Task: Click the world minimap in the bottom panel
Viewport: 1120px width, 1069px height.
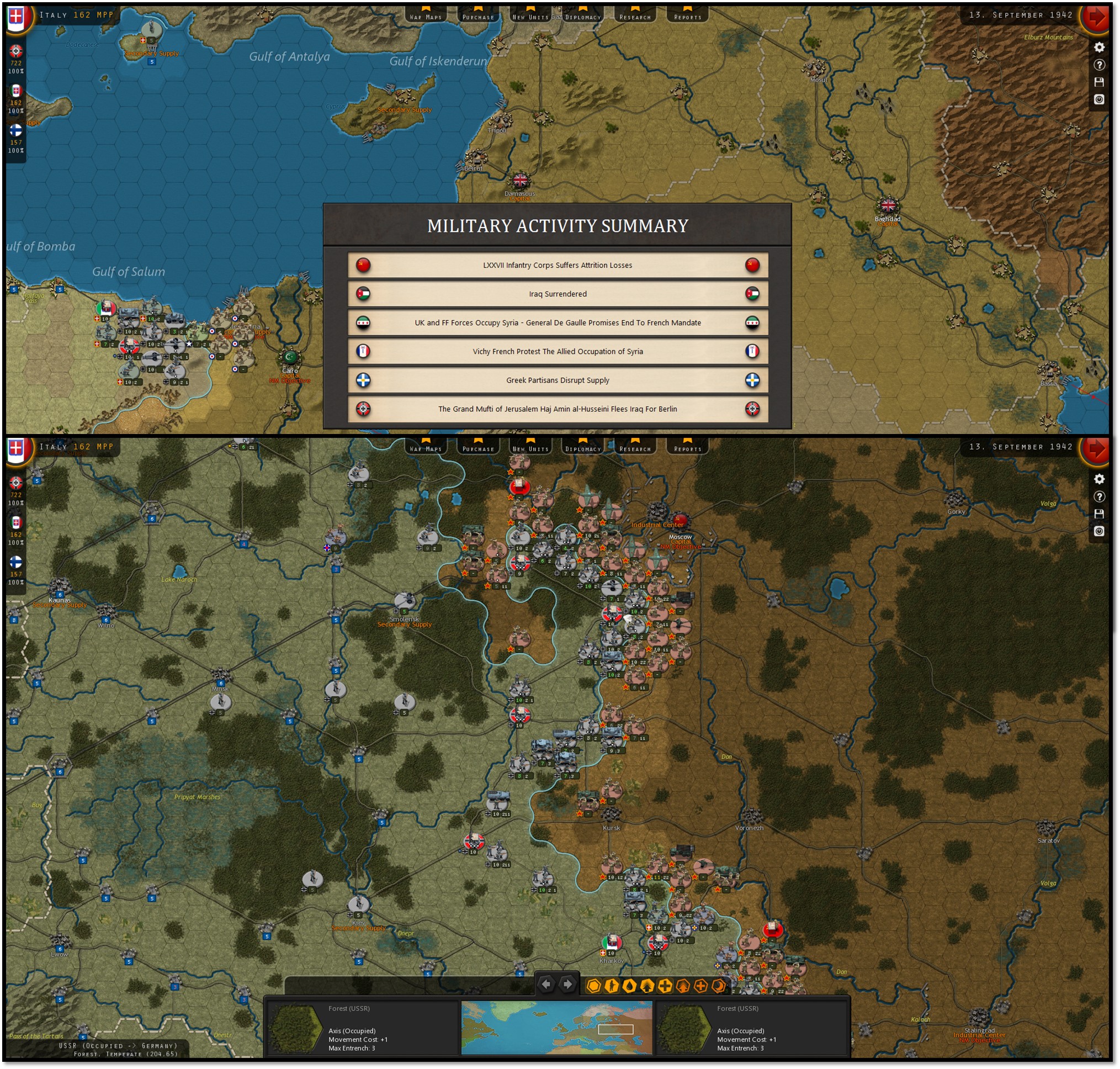Action: pyautogui.click(x=556, y=1028)
